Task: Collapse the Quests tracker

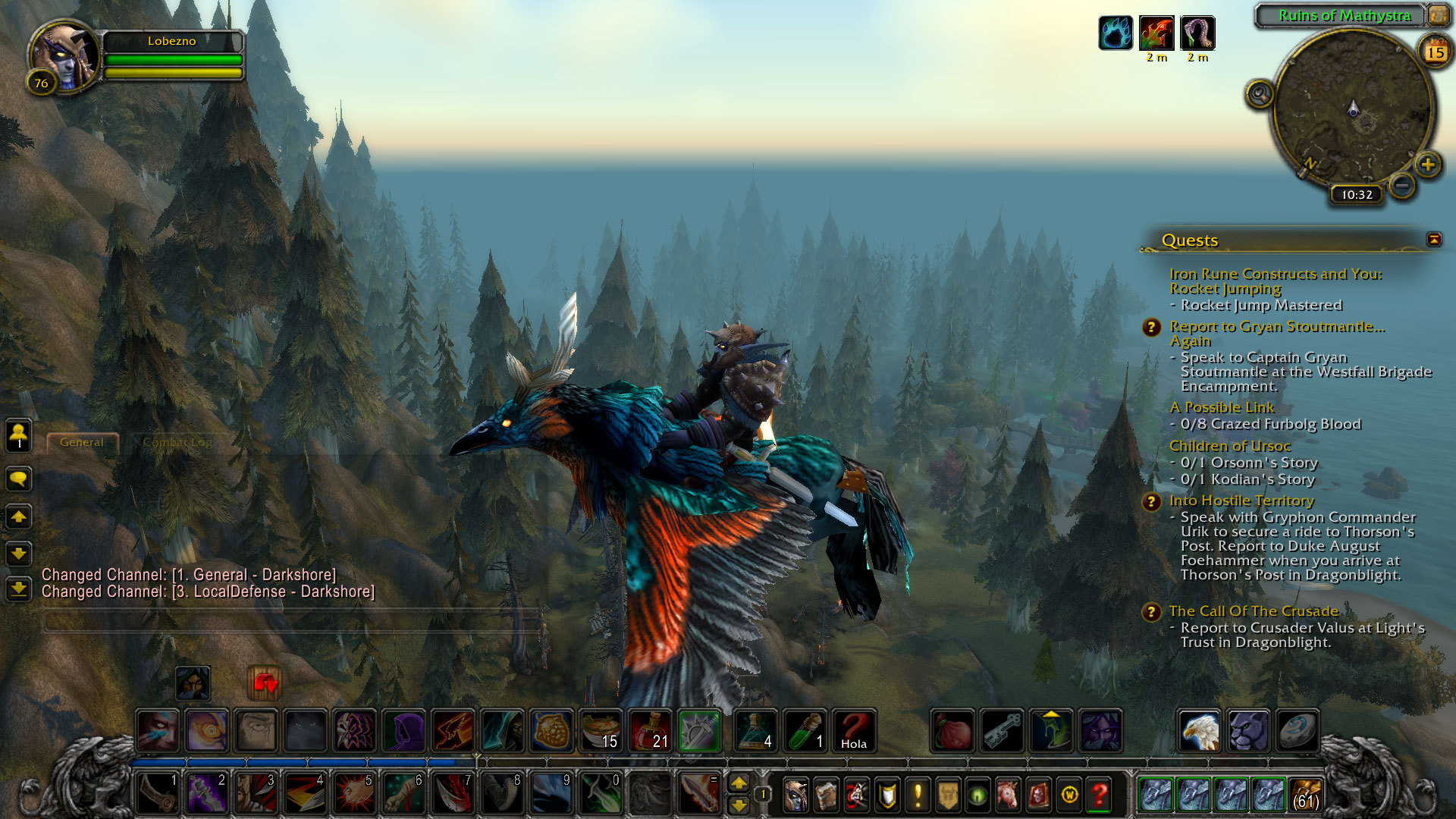Action: [x=1433, y=240]
